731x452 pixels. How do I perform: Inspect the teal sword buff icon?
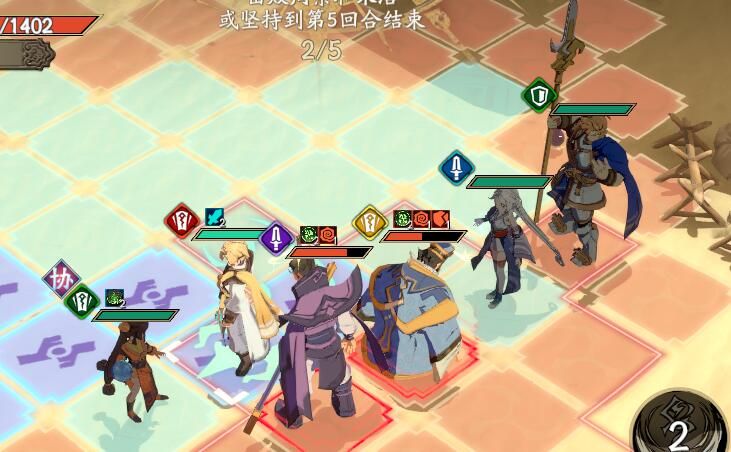(215, 216)
